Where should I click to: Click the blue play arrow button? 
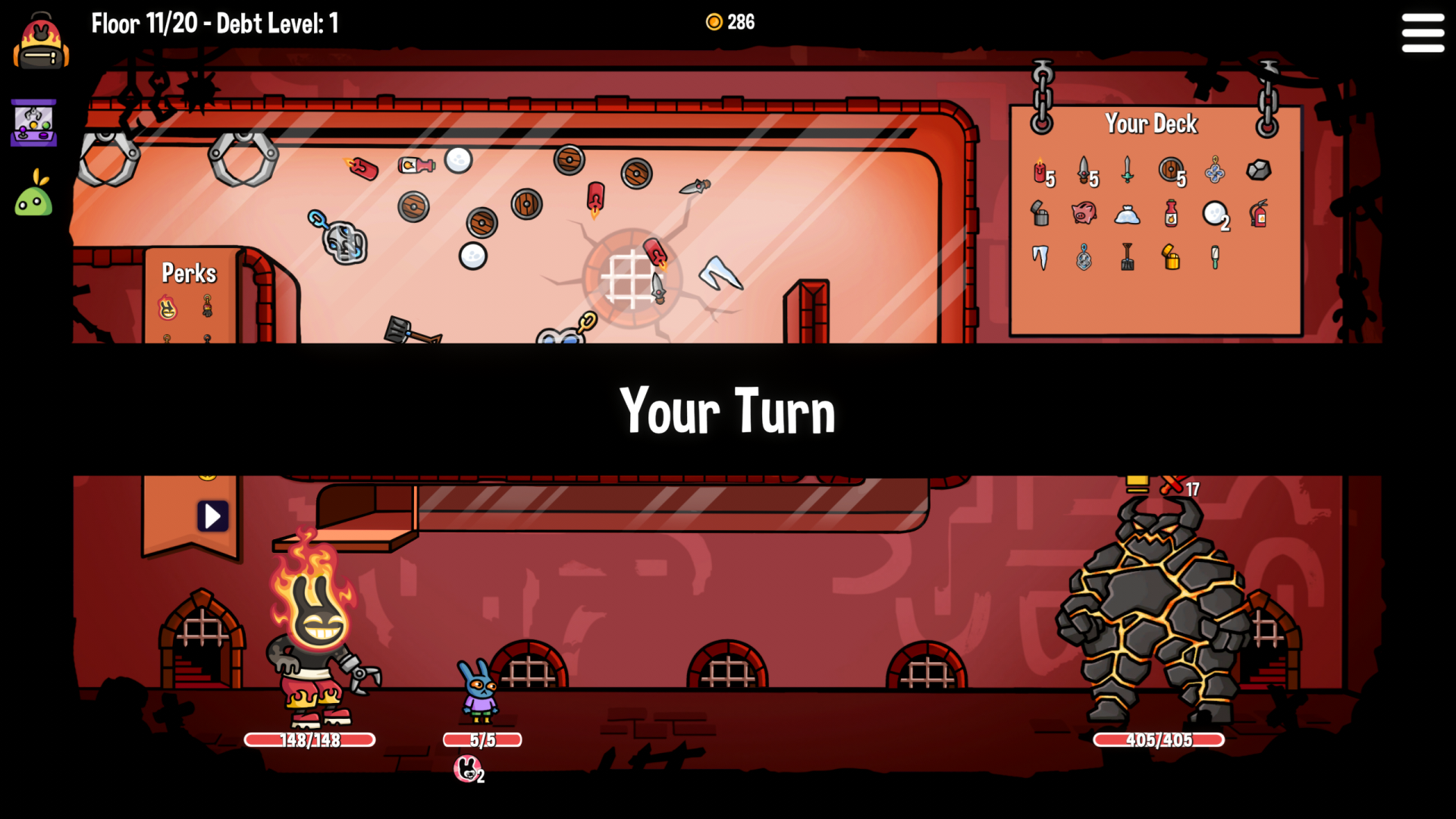click(212, 516)
